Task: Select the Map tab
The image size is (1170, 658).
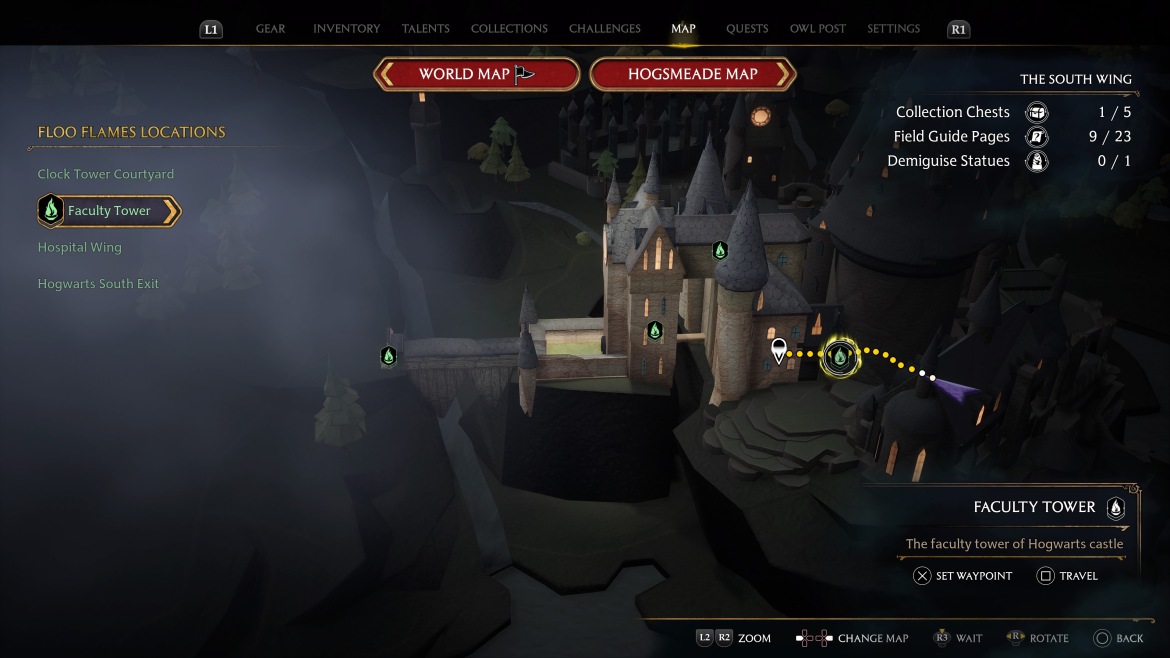Action: pyautogui.click(x=683, y=29)
